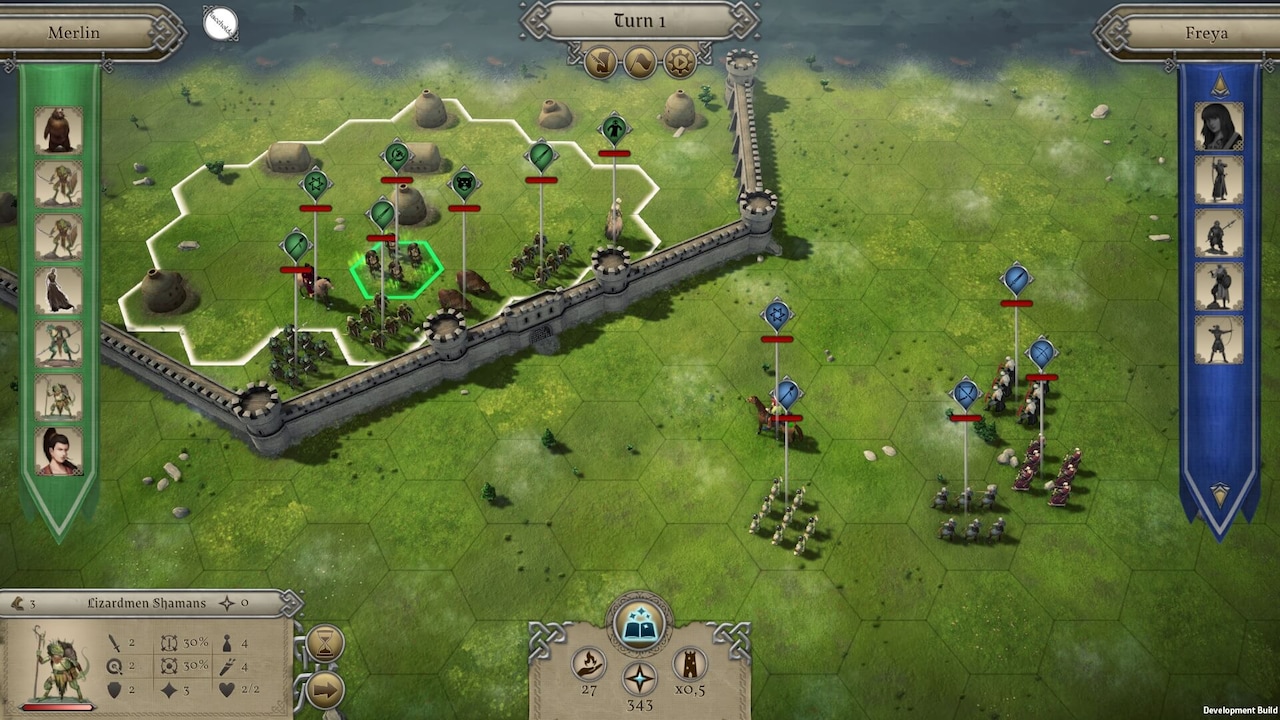Screen dimensions: 1280x720
Task: Click the flame-in-hand icon
Action: pyautogui.click(x=589, y=664)
